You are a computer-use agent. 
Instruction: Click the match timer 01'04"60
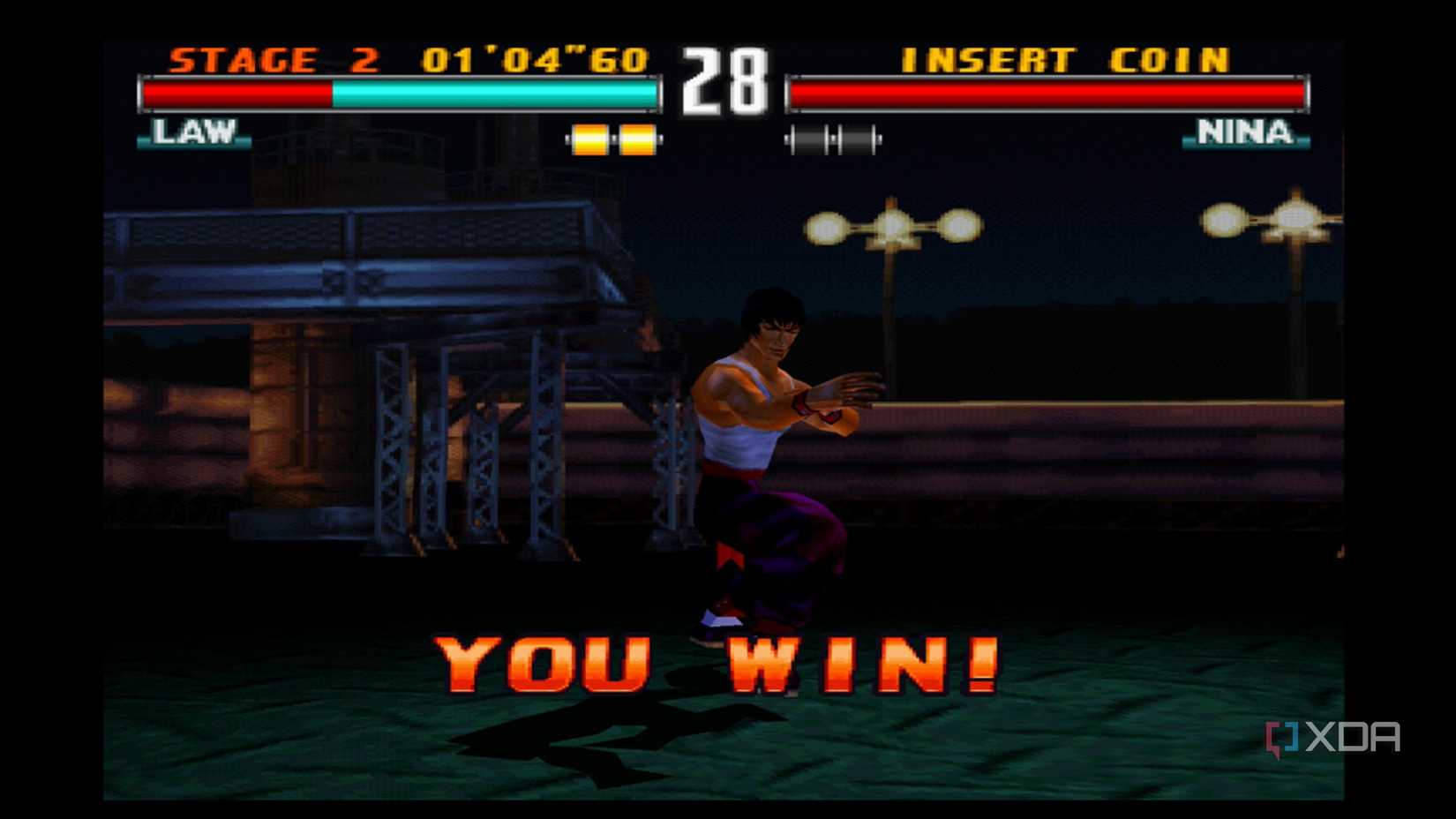coord(536,59)
